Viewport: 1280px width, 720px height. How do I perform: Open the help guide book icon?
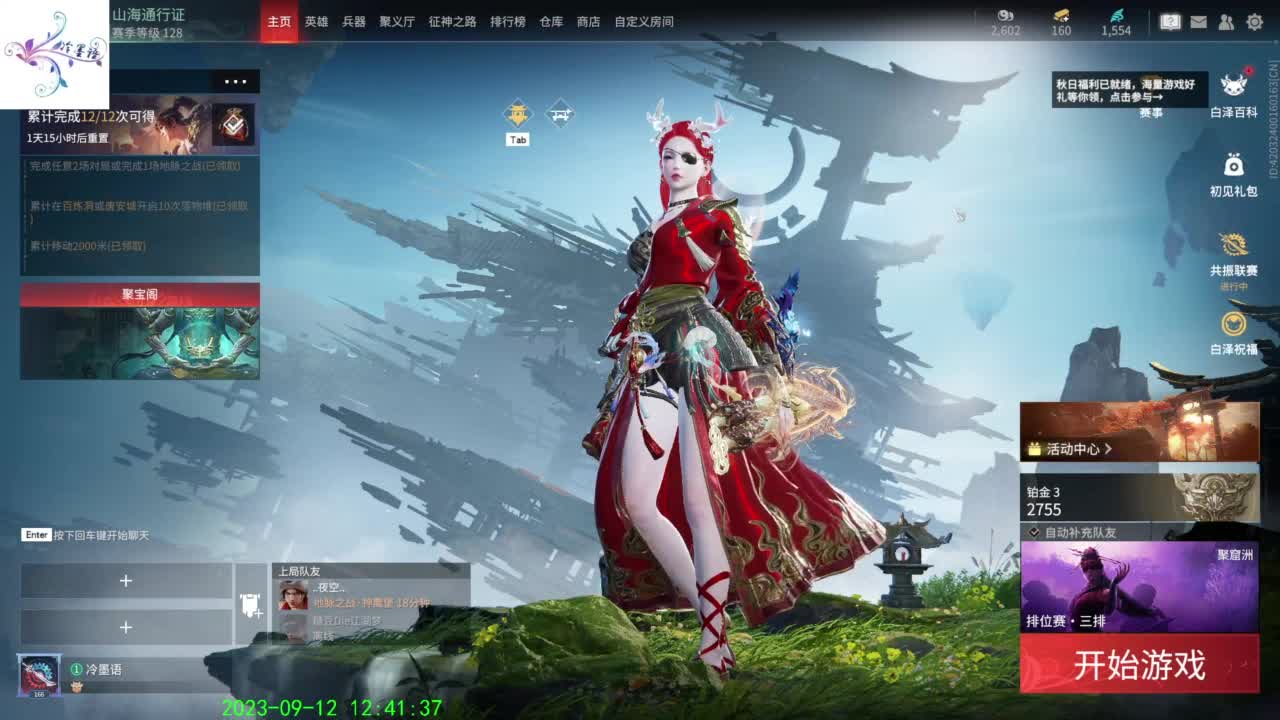pos(1168,20)
